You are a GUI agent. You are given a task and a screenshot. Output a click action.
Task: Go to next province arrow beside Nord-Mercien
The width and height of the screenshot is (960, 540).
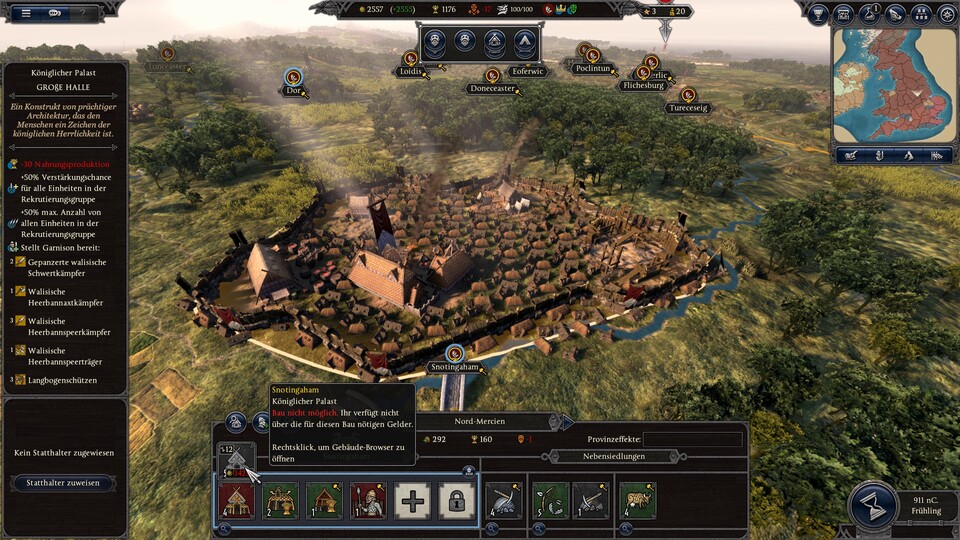point(566,422)
